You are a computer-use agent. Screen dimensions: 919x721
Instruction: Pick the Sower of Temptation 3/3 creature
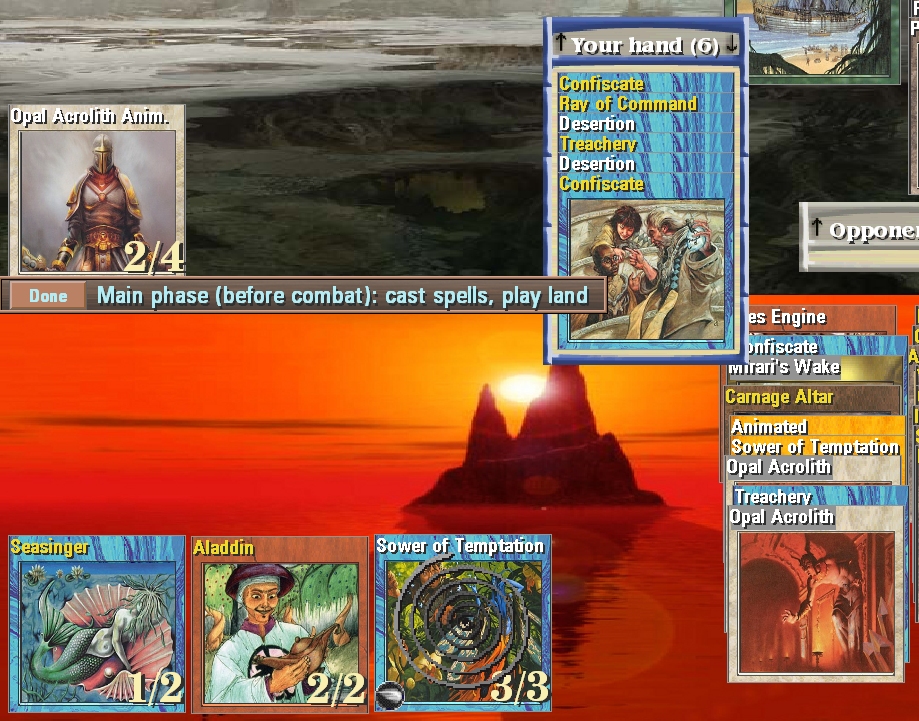tap(463, 622)
